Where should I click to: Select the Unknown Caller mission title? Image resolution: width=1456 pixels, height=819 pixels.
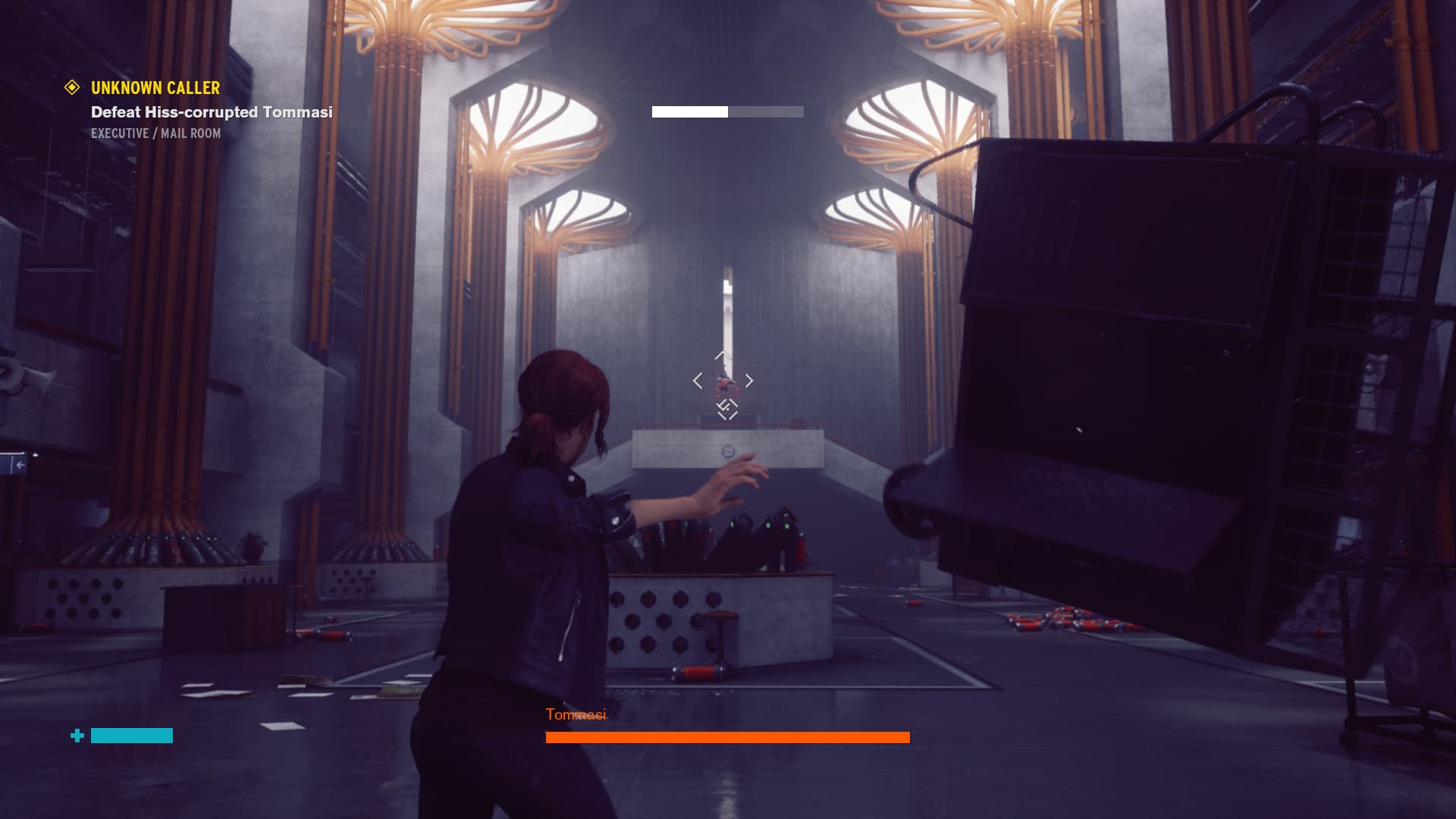(x=155, y=88)
